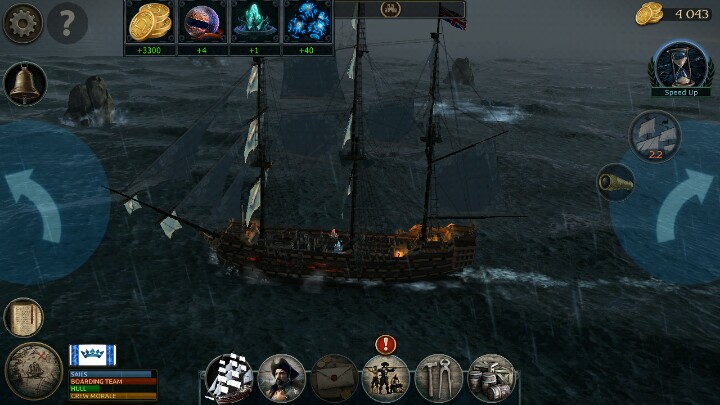Open the sealed letter messages
The width and height of the screenshot is (720, 405).
click(334, 378)
